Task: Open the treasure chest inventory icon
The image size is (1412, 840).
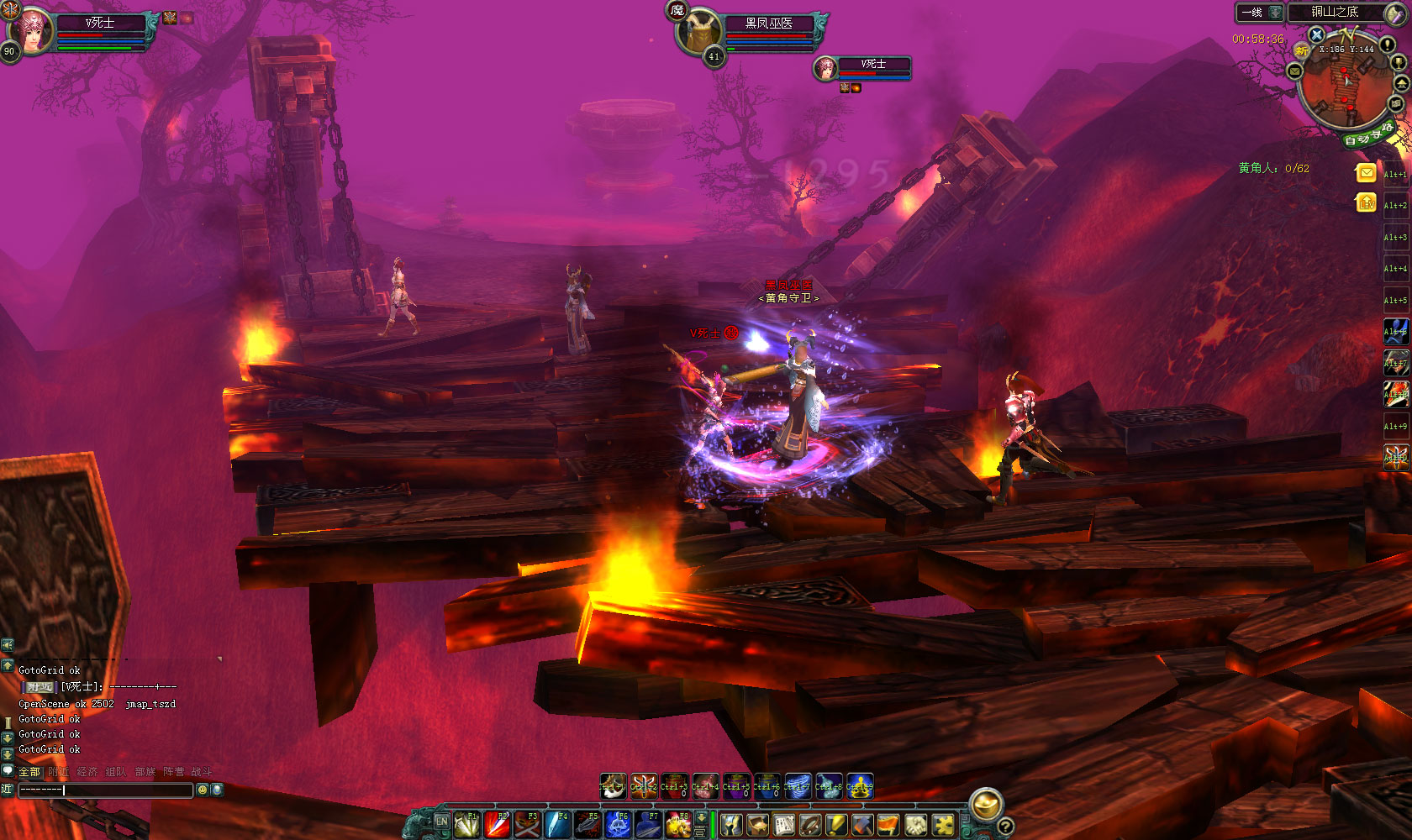Action: (x=757, y=825)
